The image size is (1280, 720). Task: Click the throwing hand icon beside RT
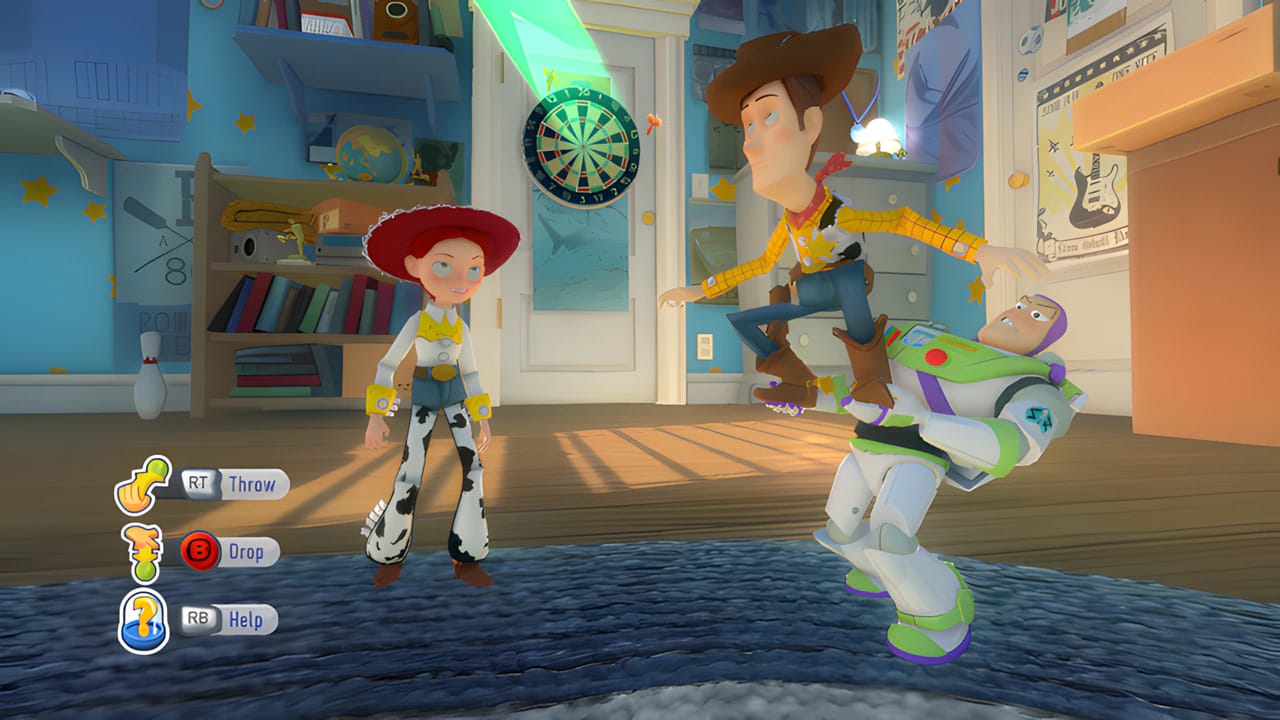point(143,487)
